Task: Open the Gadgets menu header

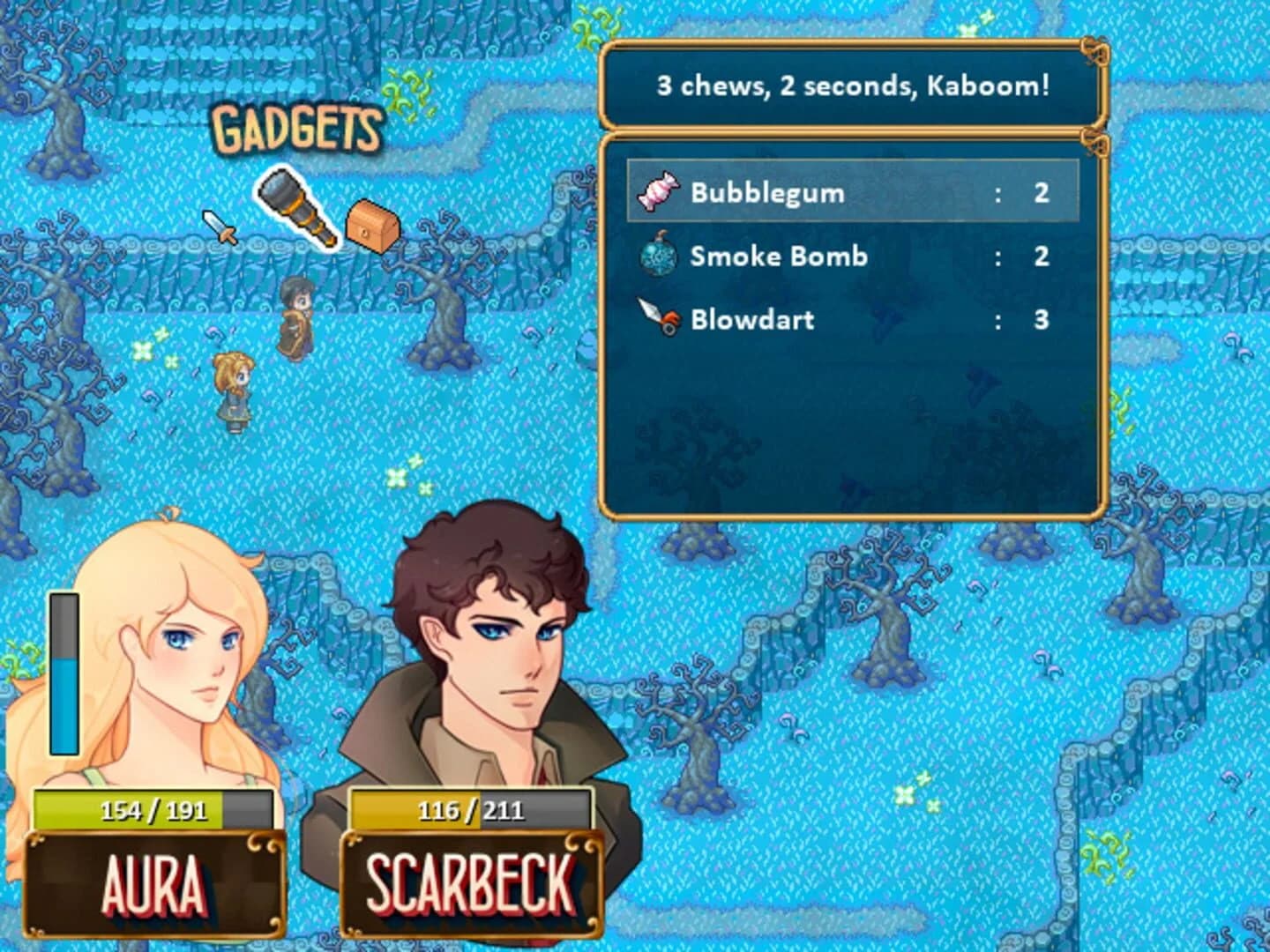Action: point(298,130)
